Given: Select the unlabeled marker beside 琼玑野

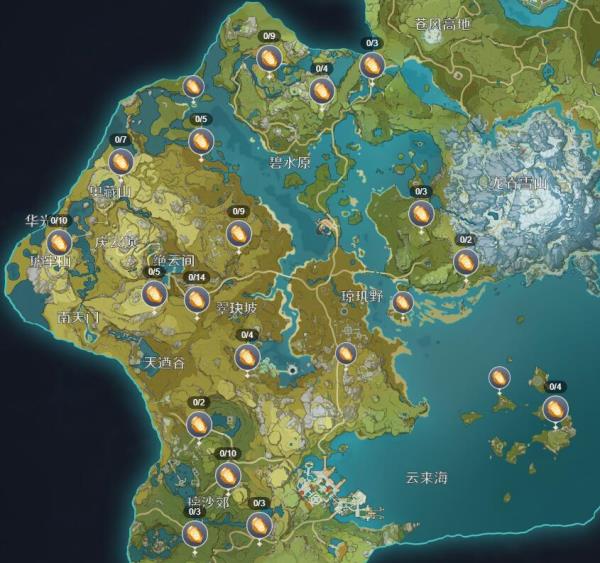Looking at the screenshot, I should coord(403,302).
